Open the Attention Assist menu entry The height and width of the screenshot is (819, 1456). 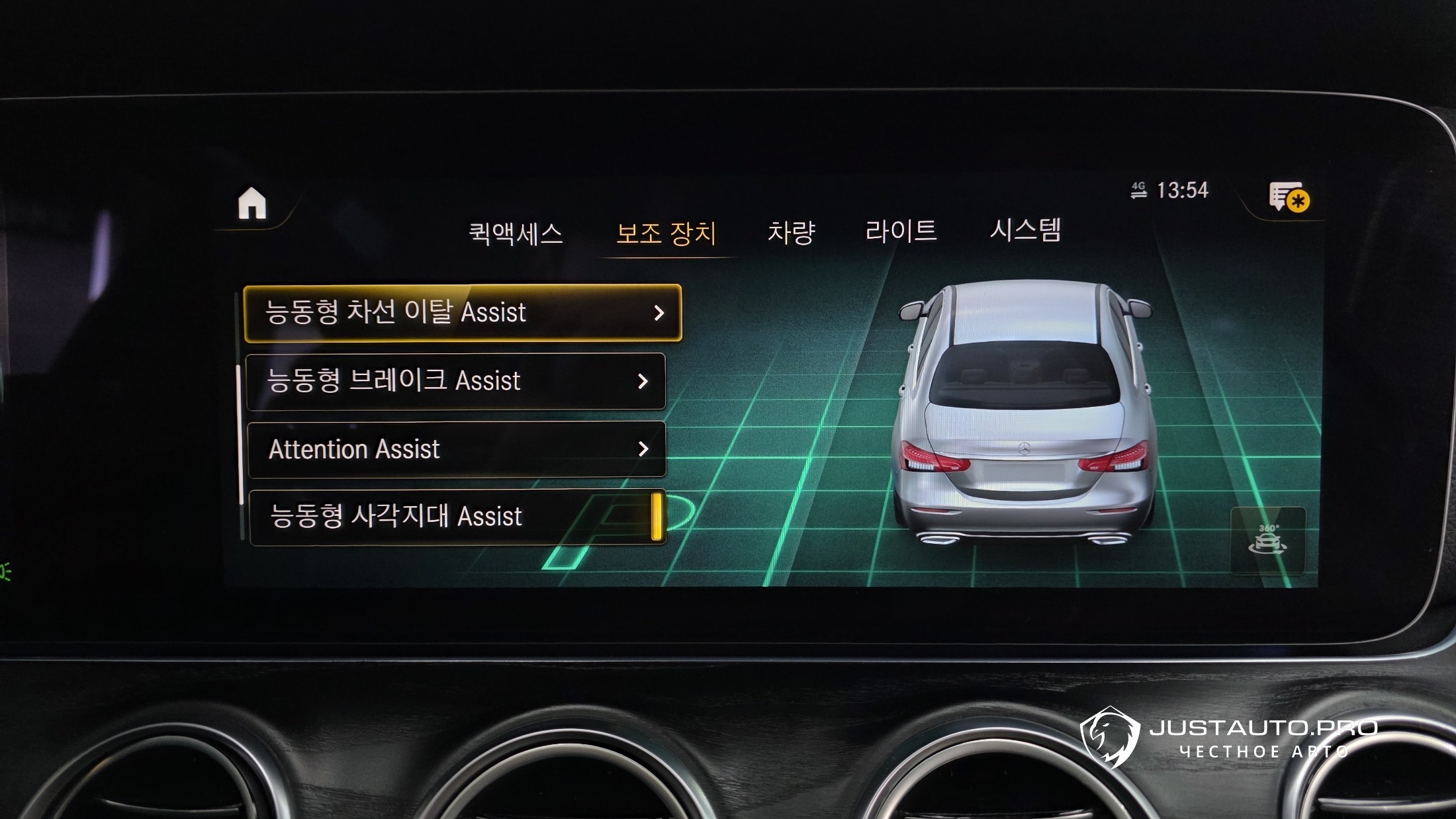tap(457, 449)
